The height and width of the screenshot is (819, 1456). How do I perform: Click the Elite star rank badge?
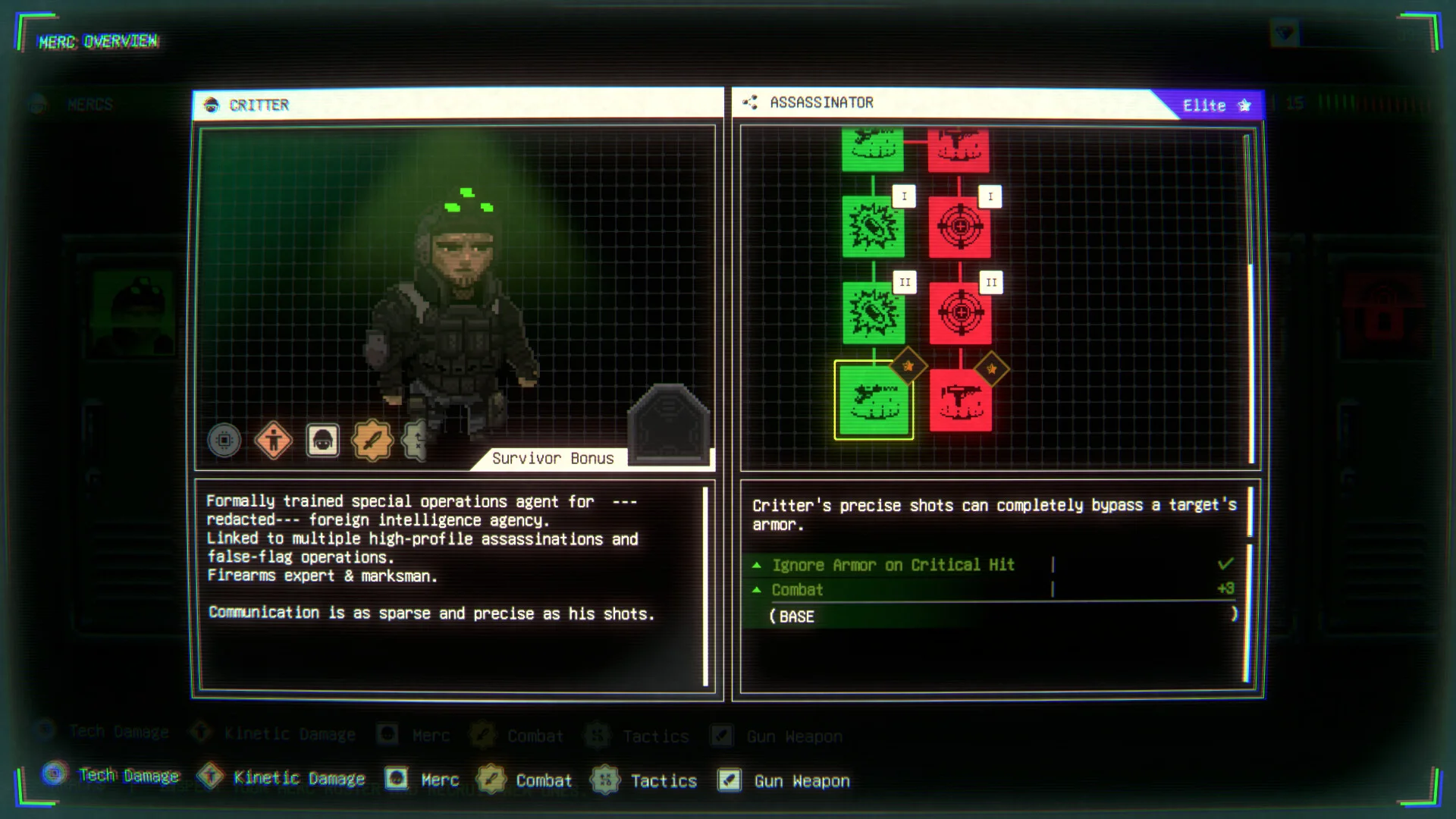(x=1215, y=105)
